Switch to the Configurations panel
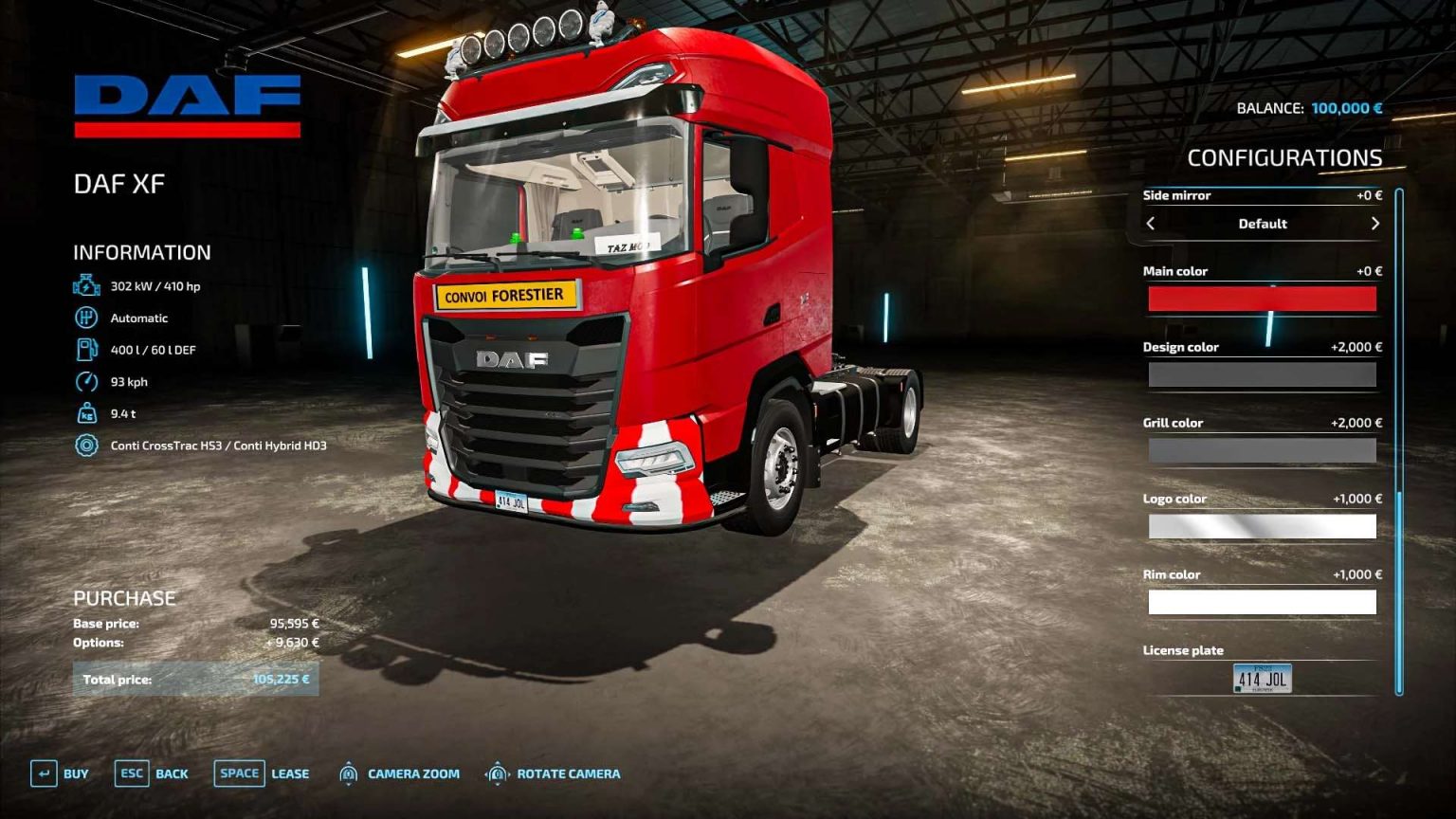The height and width of the screenshot is (819, 1456). point(1285,156)
